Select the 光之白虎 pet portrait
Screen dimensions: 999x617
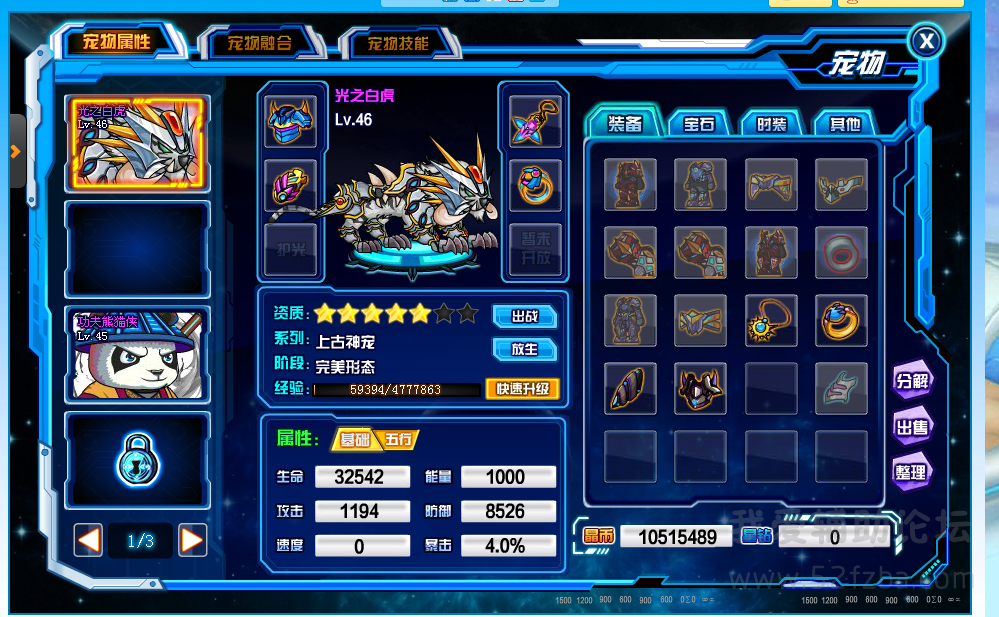[137, 143]
